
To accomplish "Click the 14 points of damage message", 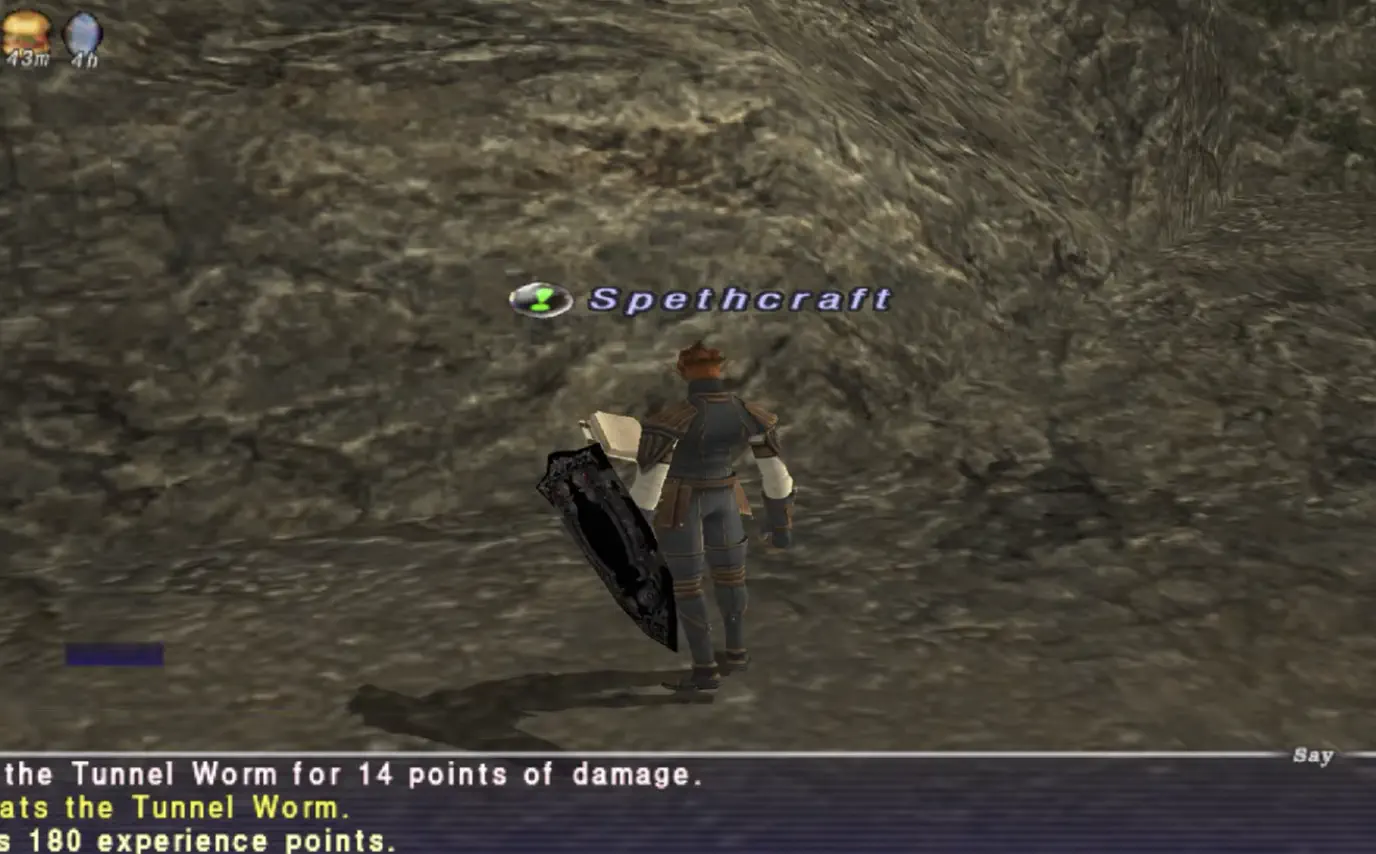I will click(350, 775).
